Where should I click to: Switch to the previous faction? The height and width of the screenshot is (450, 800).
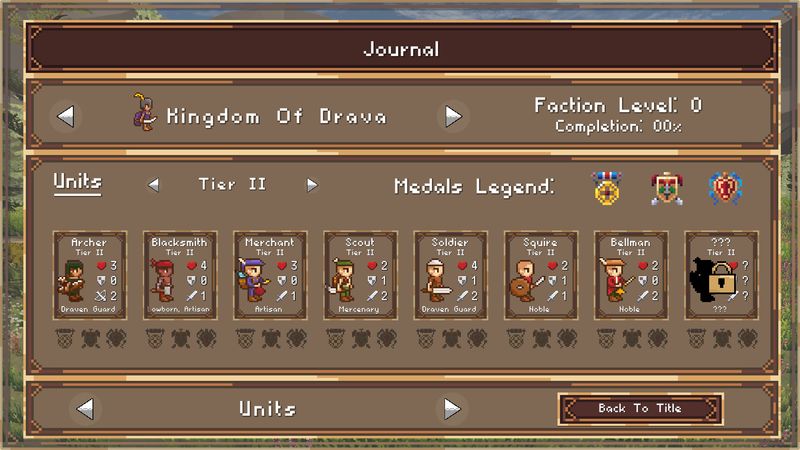point(66,116)
